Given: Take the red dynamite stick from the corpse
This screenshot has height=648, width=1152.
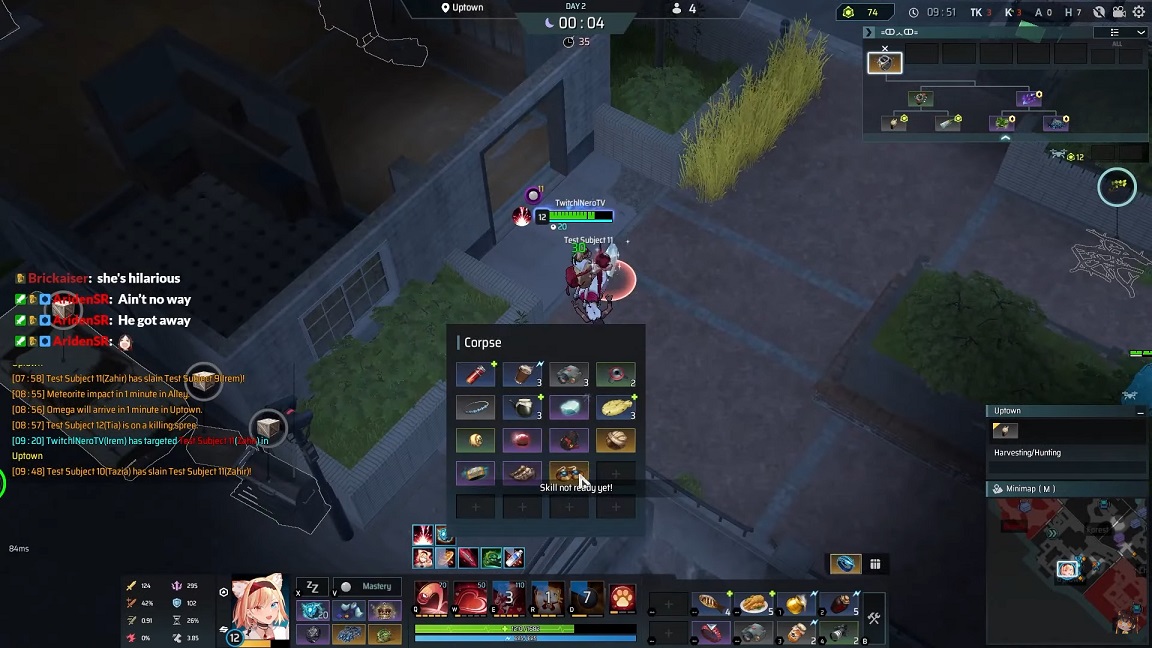Looking at the screenshot, I should tap(475, 375).
